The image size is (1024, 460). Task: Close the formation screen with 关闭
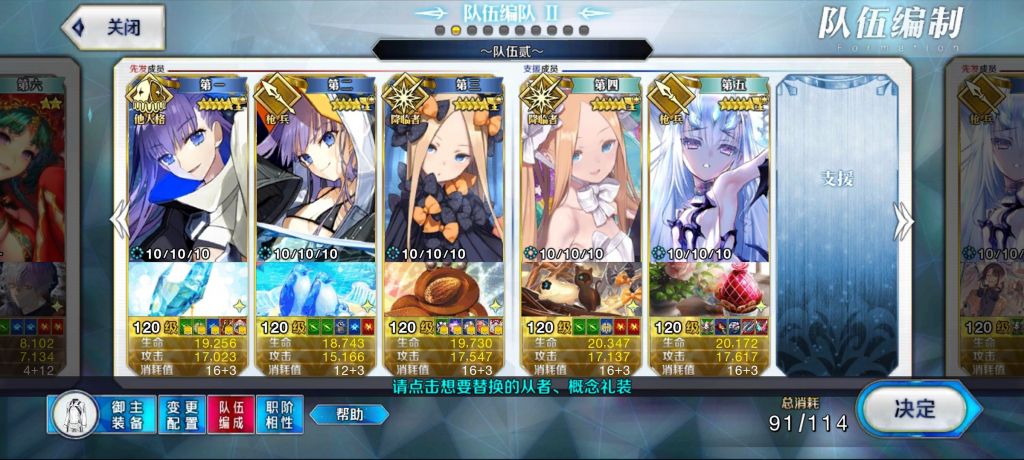114,28
